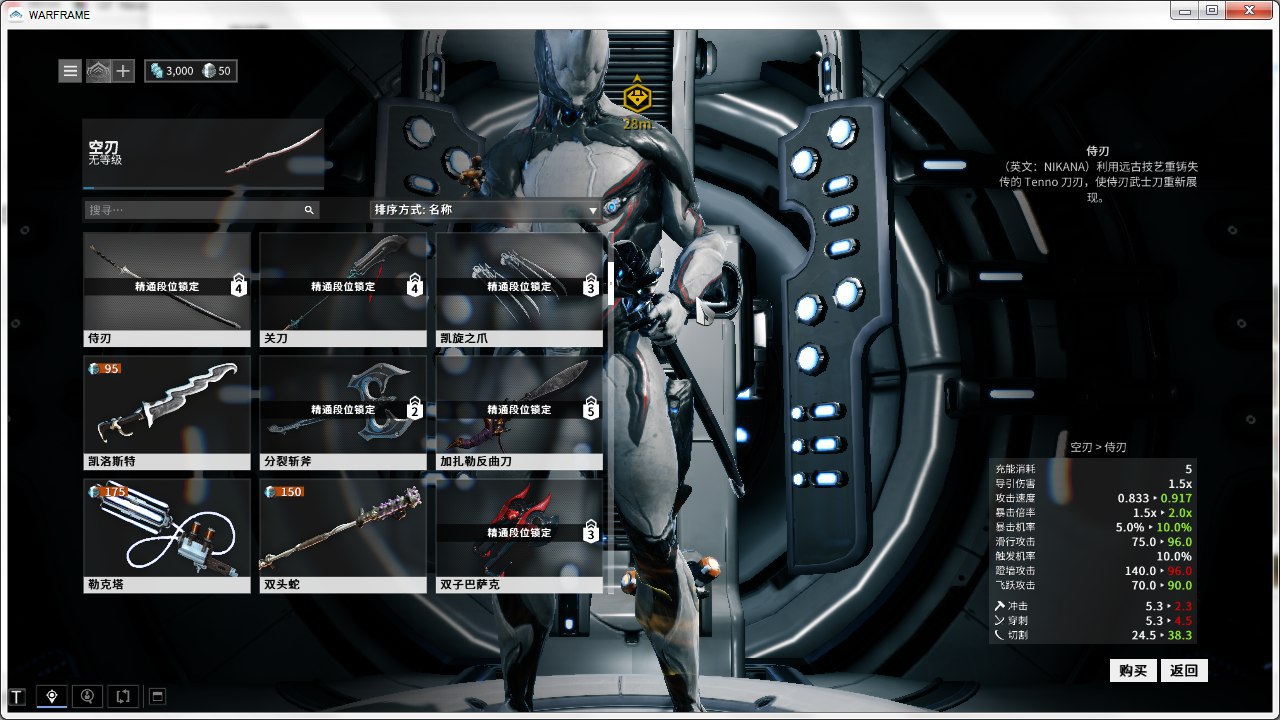The height and width of the screenshot is (720, 1280).
Task: Click the plus button beside the lotus icon
Action: click(x=123, y=71)
